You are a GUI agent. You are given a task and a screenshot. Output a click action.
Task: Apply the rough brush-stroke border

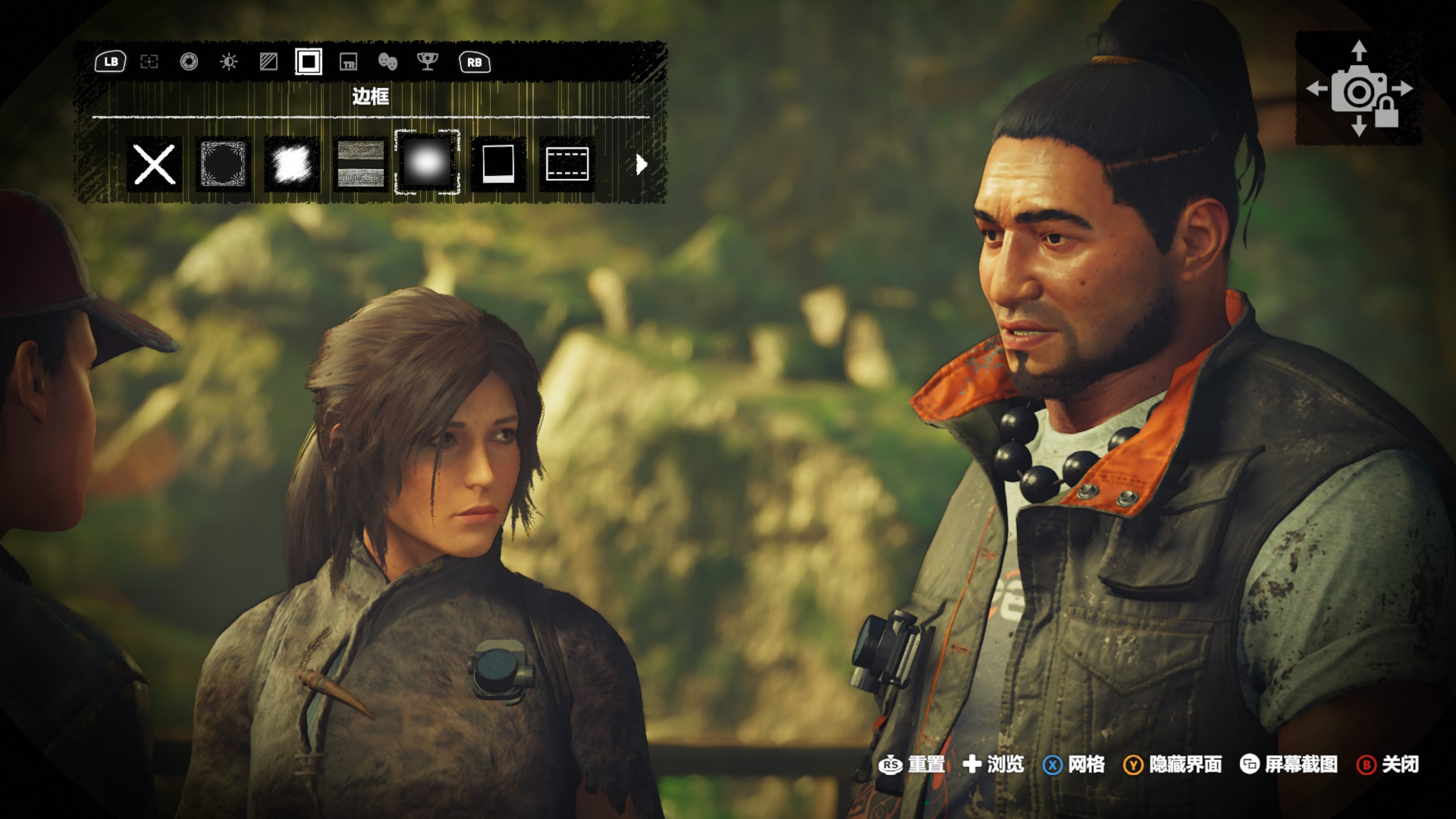tap(292, 164)
